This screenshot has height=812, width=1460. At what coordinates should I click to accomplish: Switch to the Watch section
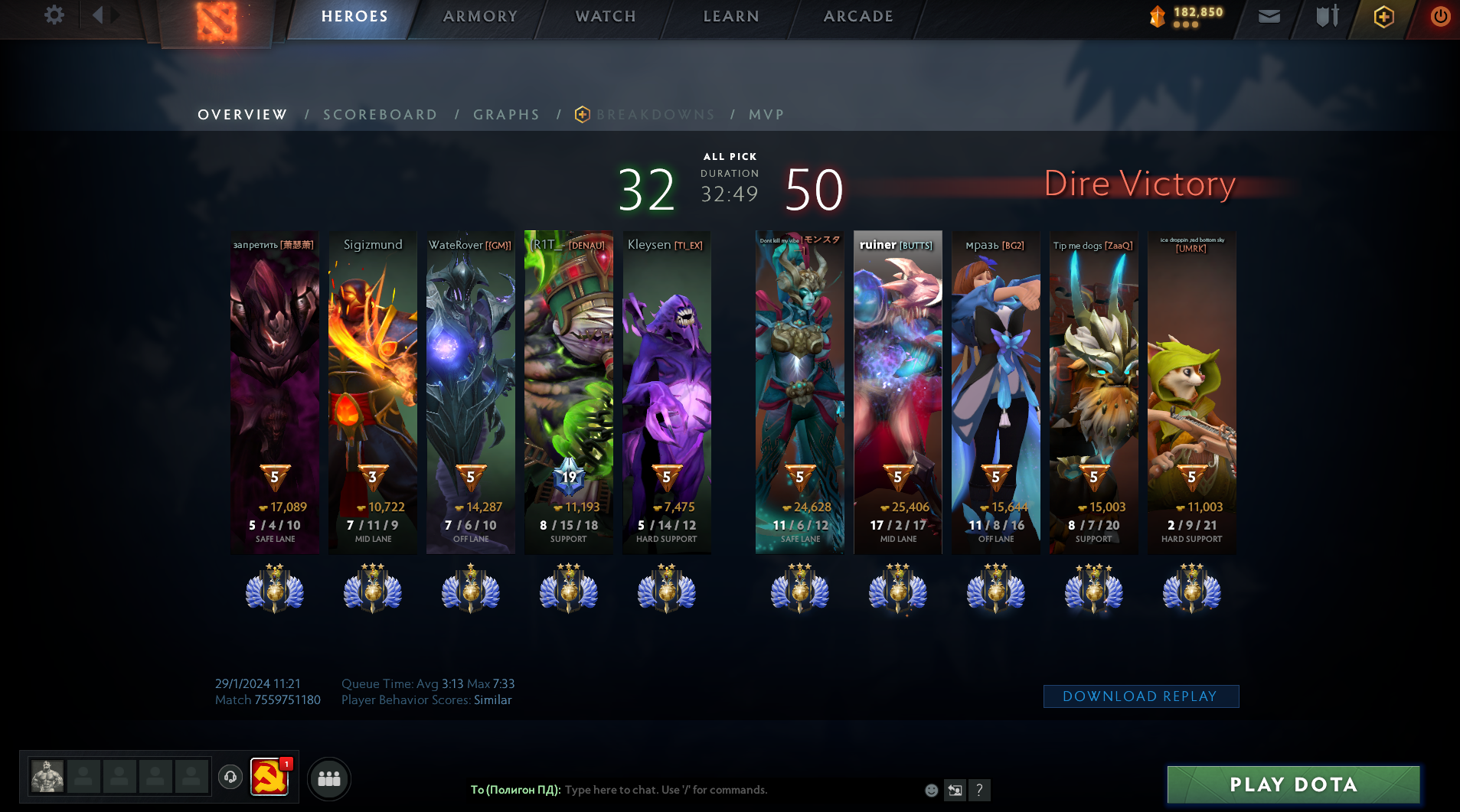pyautogui.click(x=606, y=17)
